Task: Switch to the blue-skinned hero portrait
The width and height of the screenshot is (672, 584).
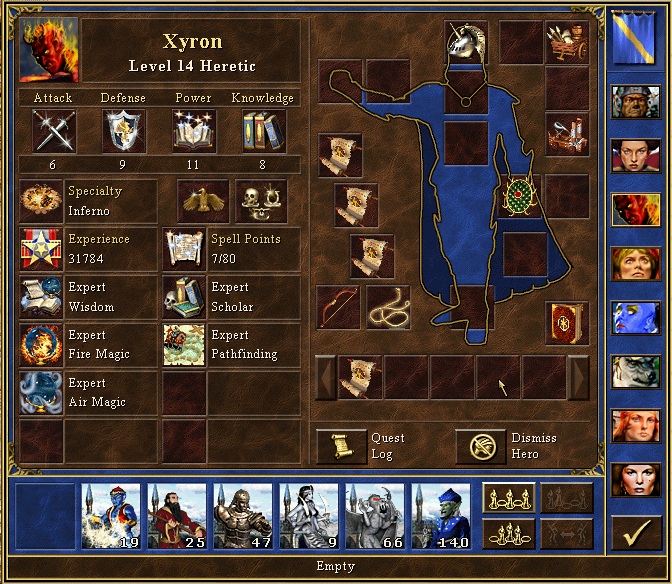Action: [x=632, y=318]
